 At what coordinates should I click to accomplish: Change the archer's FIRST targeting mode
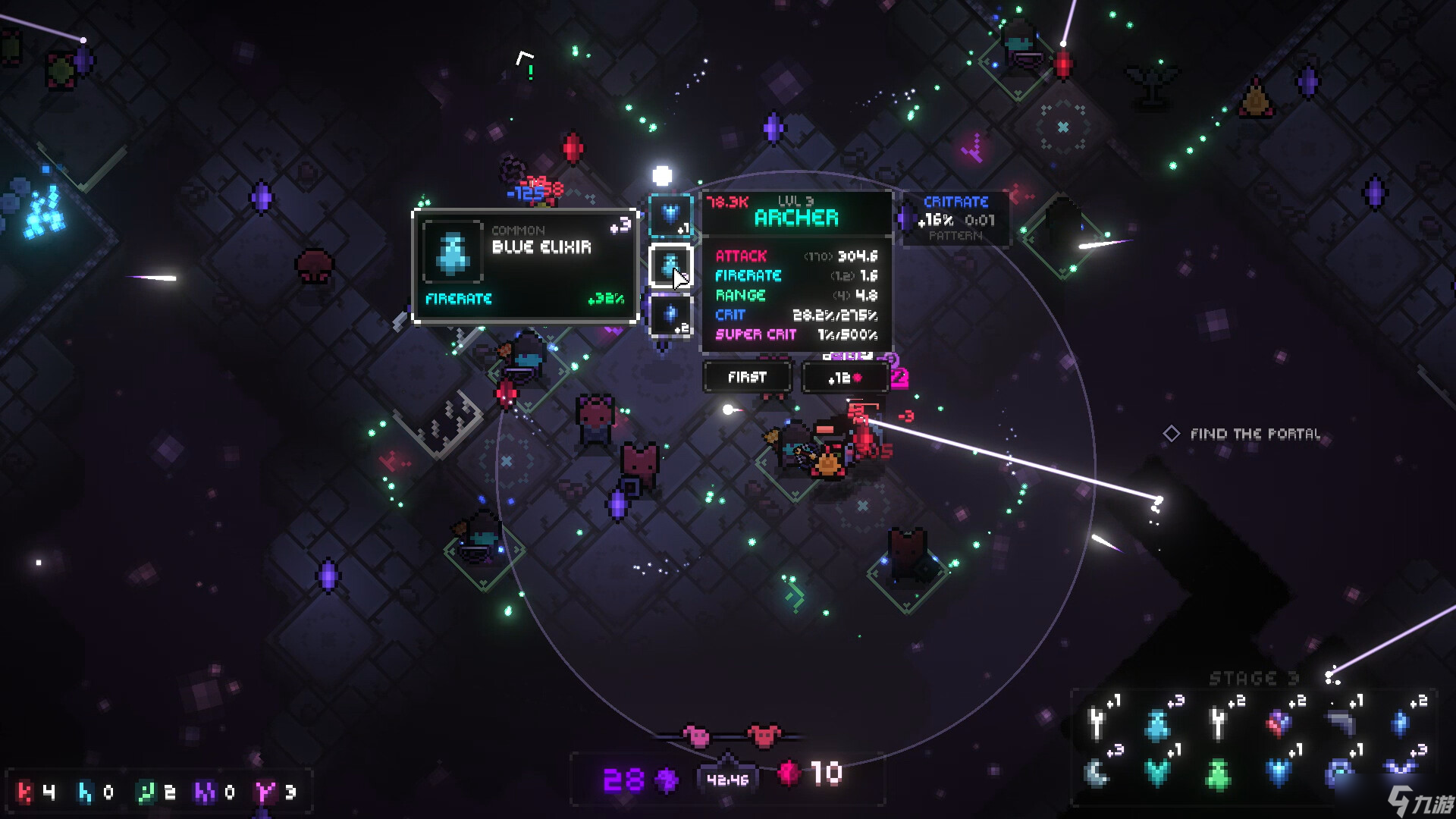click(x=747, y=377)
